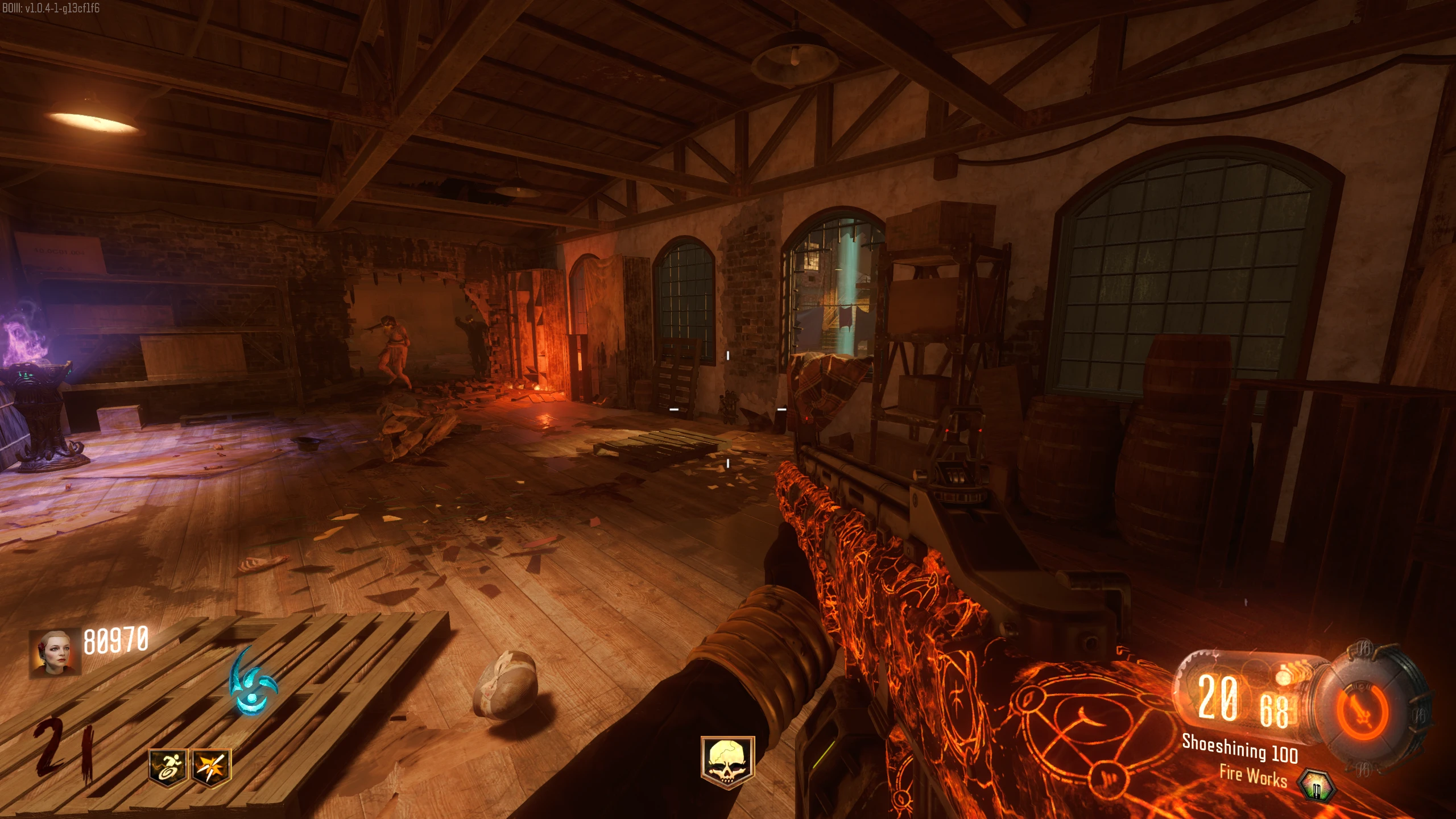This screenshot has height=819, width=1456.
Task: Click the skull shield icon
Action: (727, 763)
